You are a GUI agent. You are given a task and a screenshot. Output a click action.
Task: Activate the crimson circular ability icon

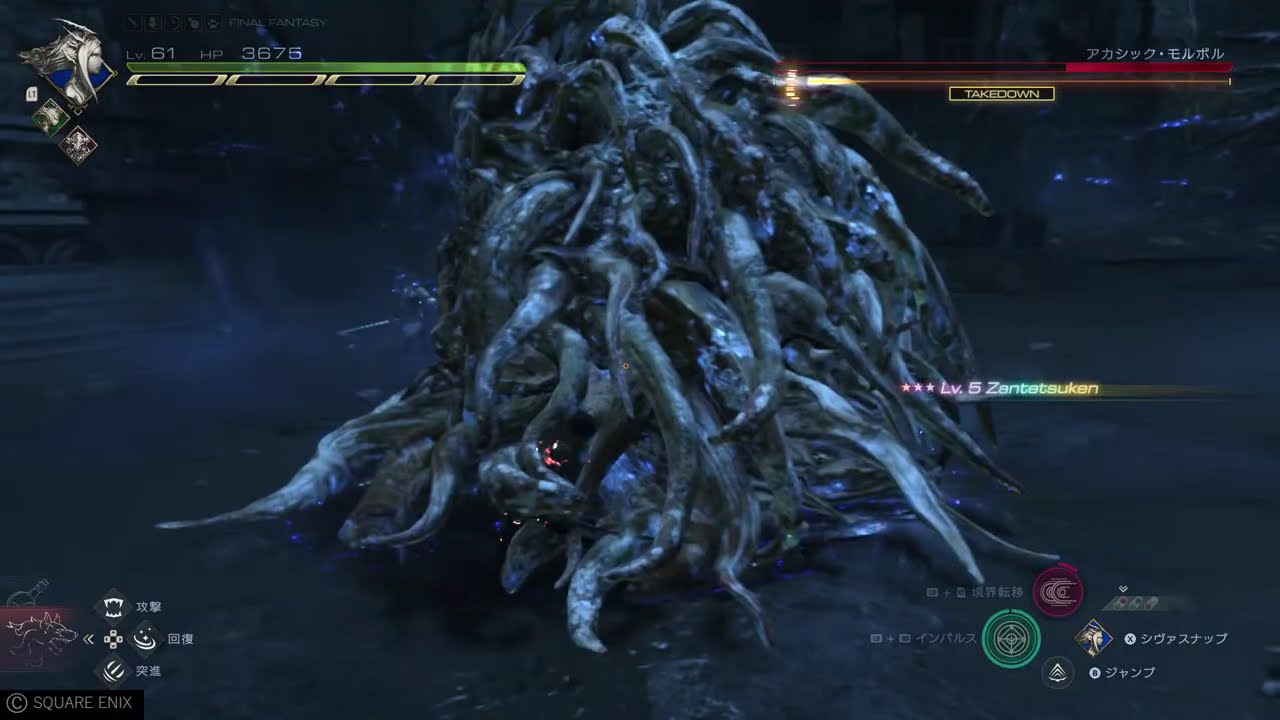click(x=1056, y=593)
